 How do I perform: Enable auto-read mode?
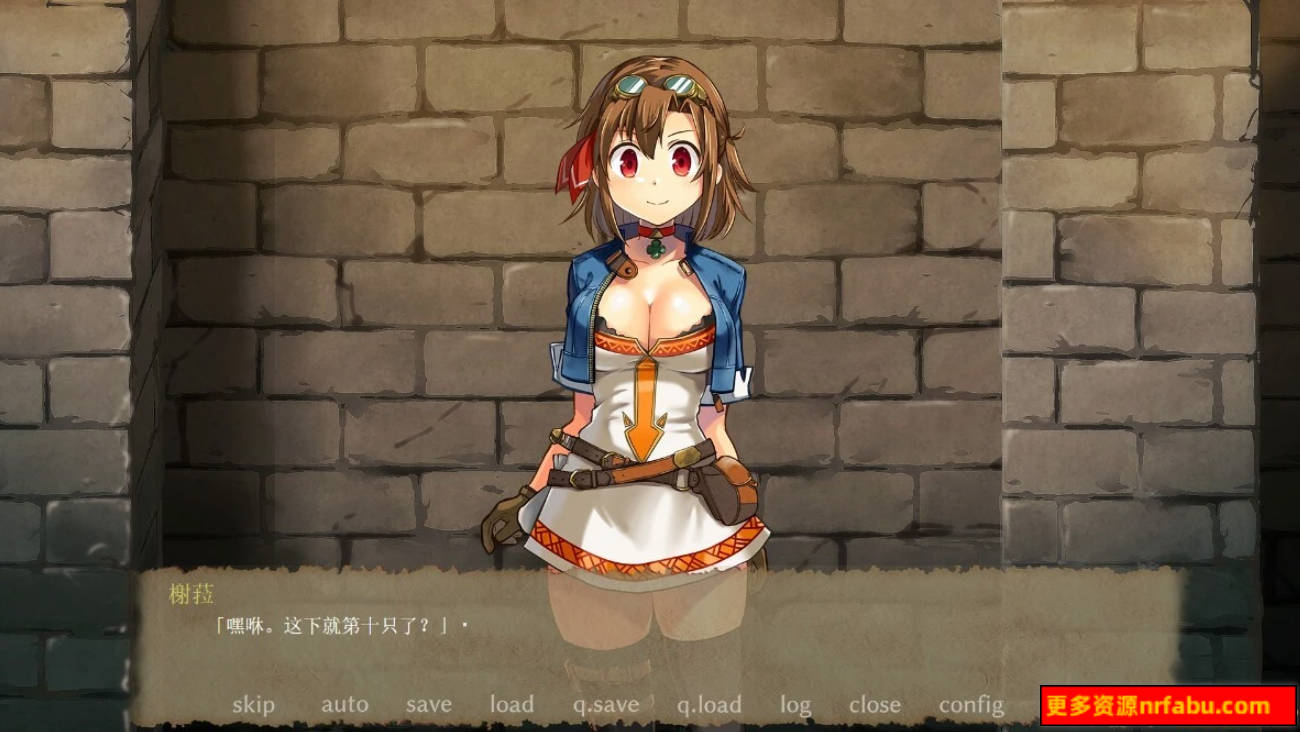coord(345,704)
